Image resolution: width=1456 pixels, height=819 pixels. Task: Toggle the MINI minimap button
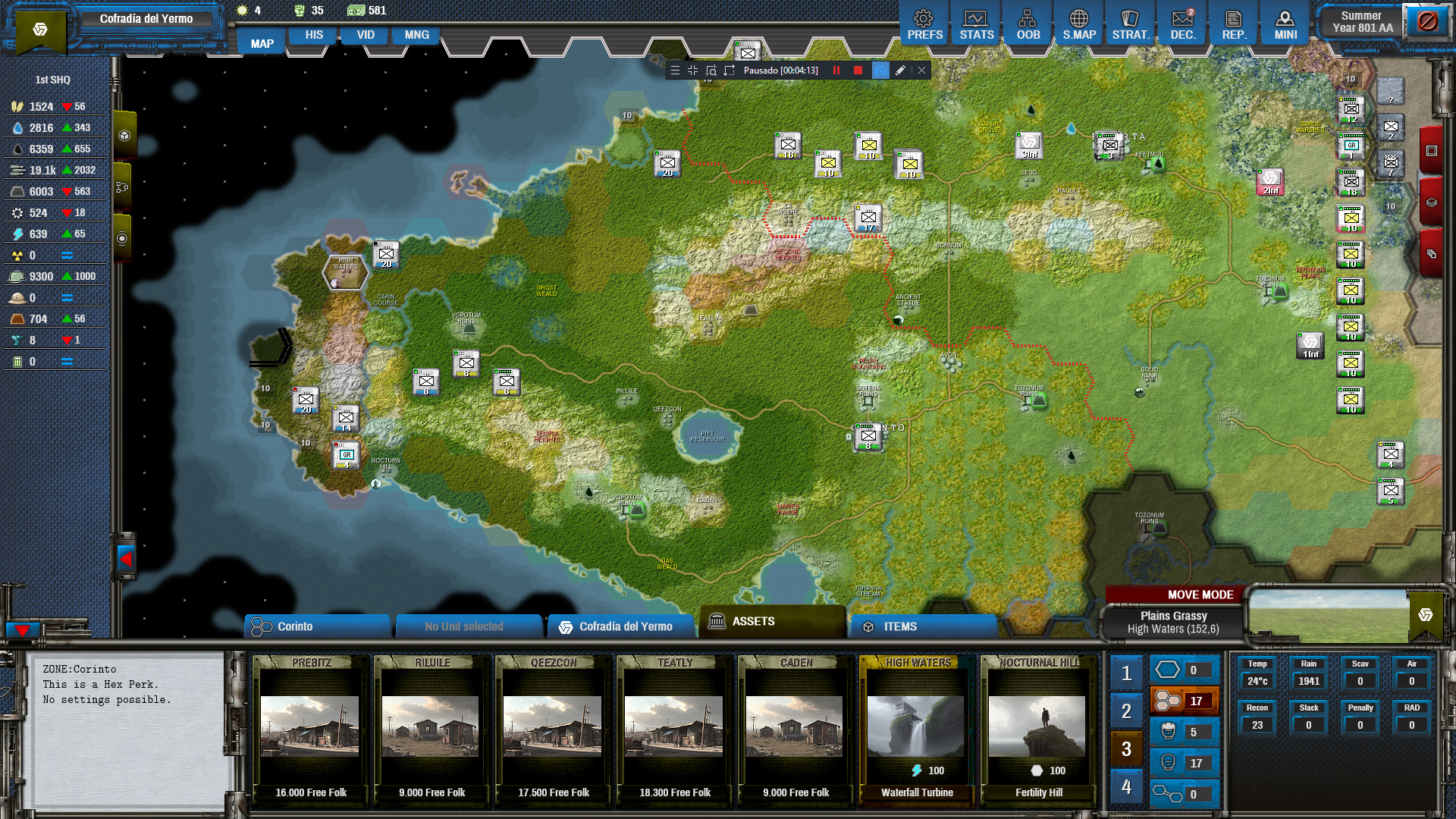(1285, 25)
